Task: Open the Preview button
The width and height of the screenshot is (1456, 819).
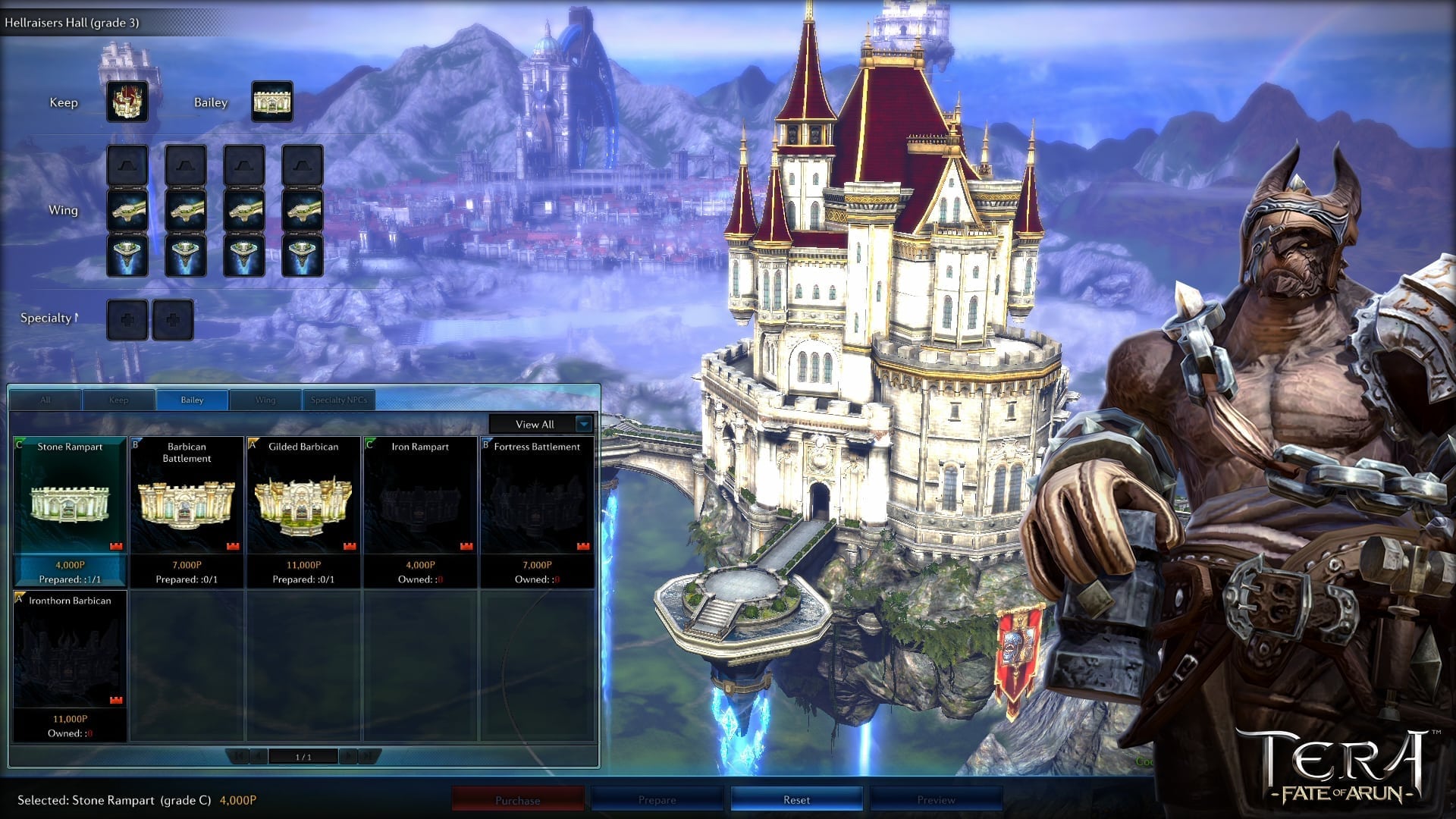Action: point(937,800)
